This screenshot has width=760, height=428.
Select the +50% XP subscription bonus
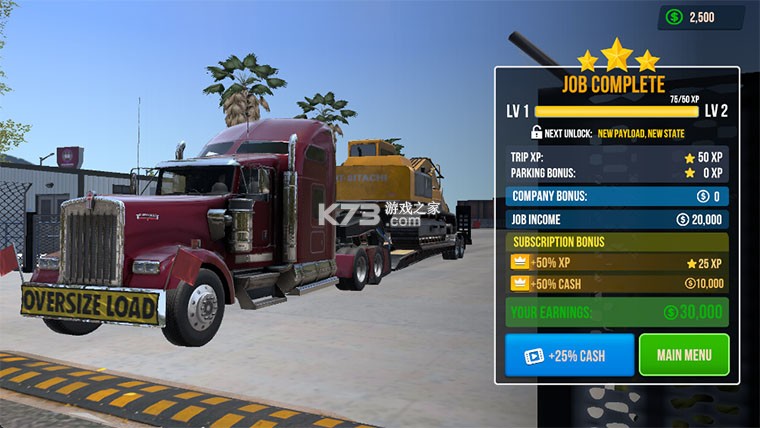click(617, 263)
